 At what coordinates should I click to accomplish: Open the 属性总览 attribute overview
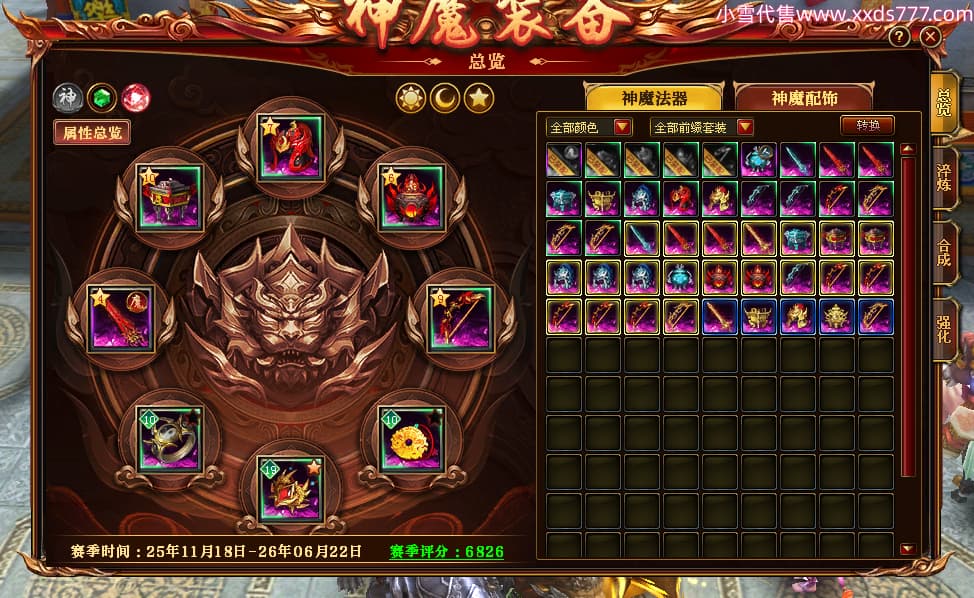(x=92, y=132)
